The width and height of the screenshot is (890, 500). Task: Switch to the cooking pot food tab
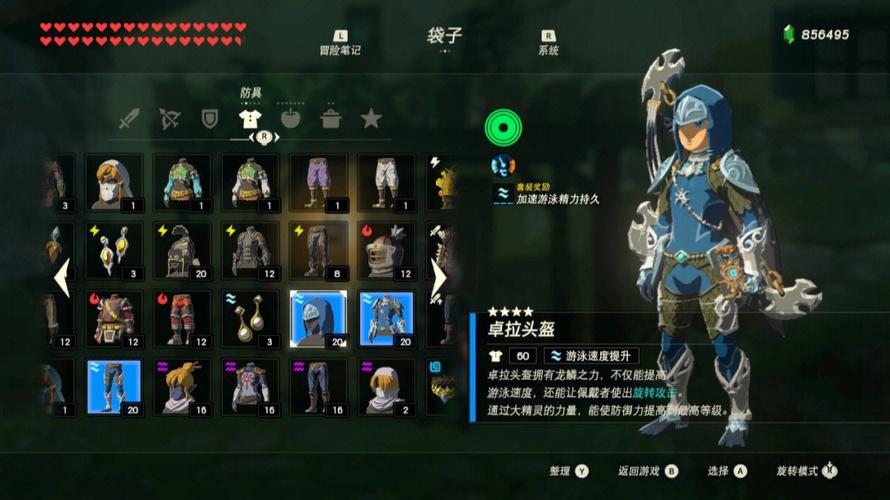pos(331,119)
